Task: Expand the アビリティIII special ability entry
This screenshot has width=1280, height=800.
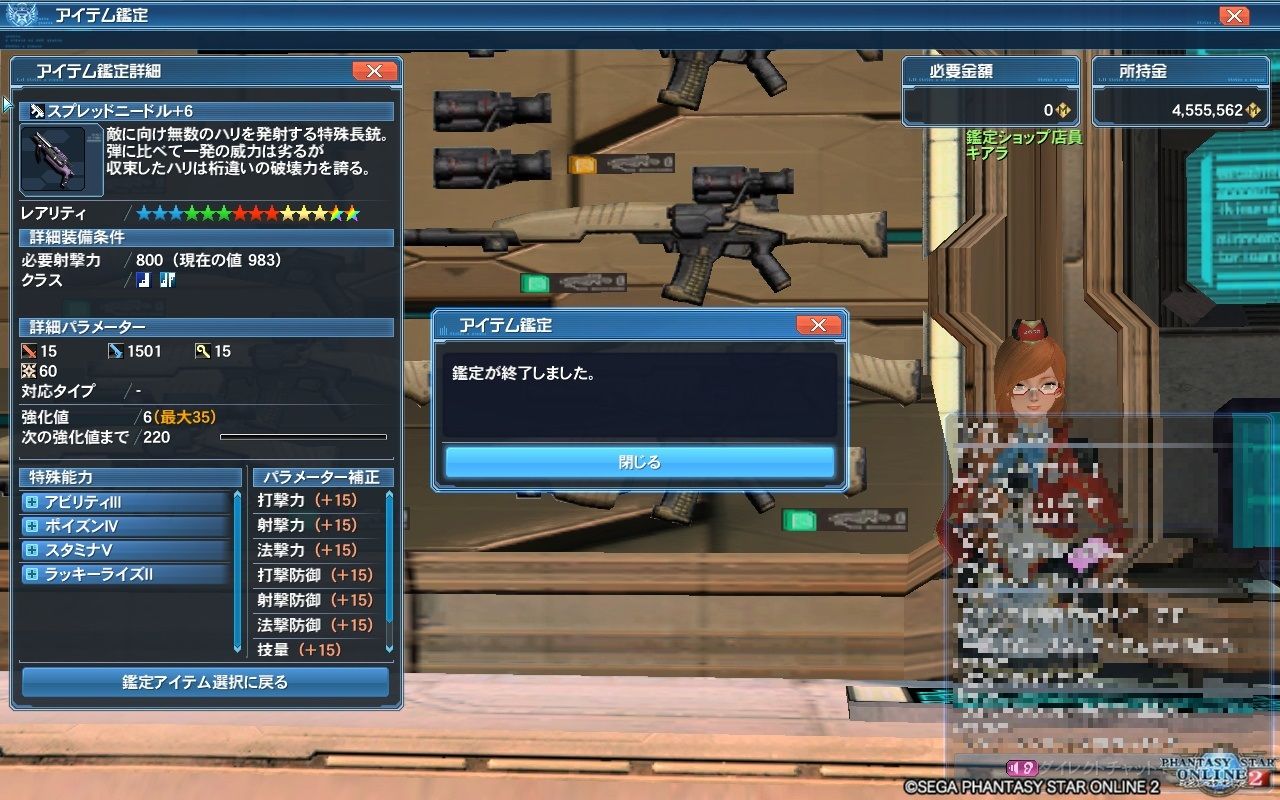Action: (x=33, y=503)
